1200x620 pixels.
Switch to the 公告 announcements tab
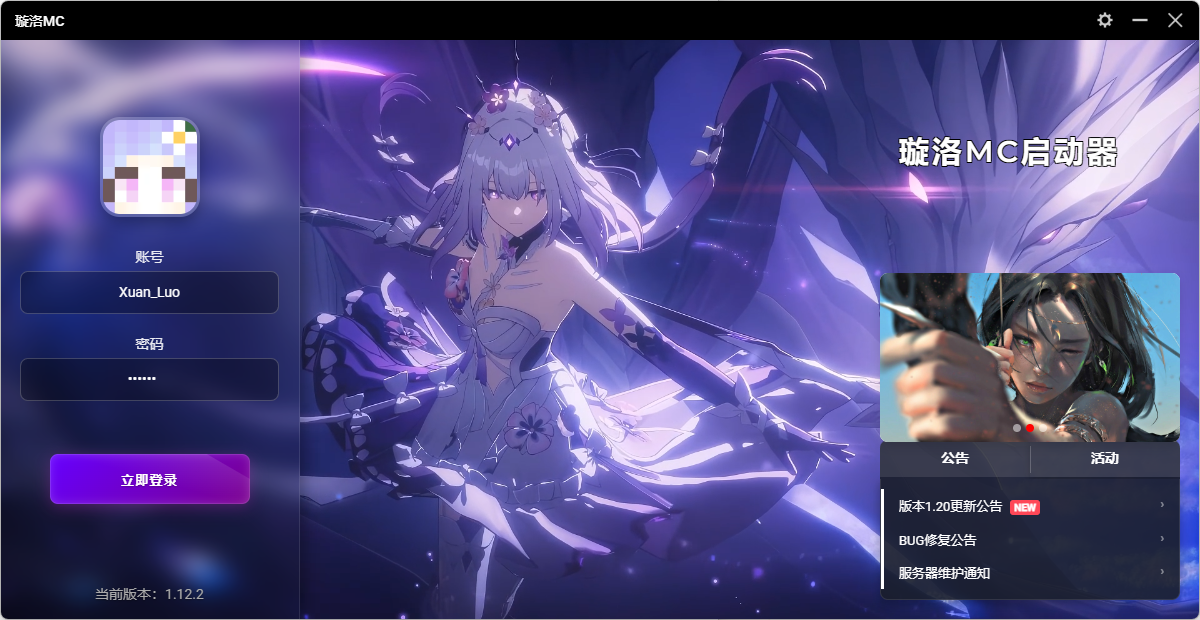click(955, 459)
